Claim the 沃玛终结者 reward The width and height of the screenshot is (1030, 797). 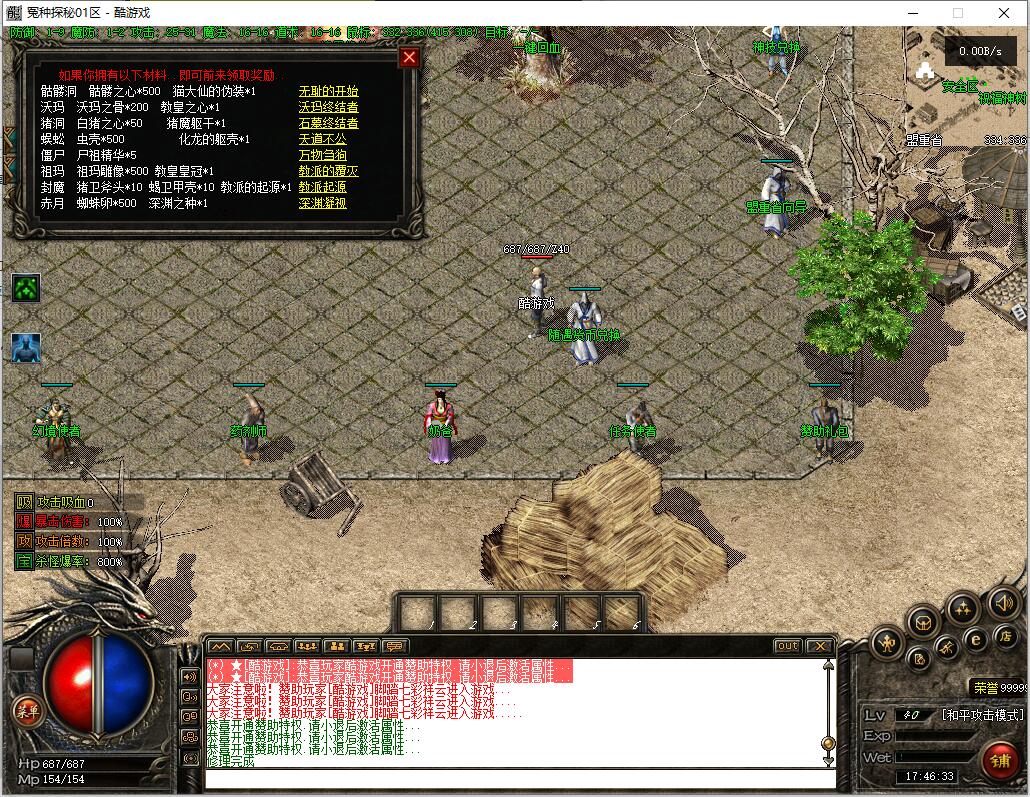coord(328,107)
